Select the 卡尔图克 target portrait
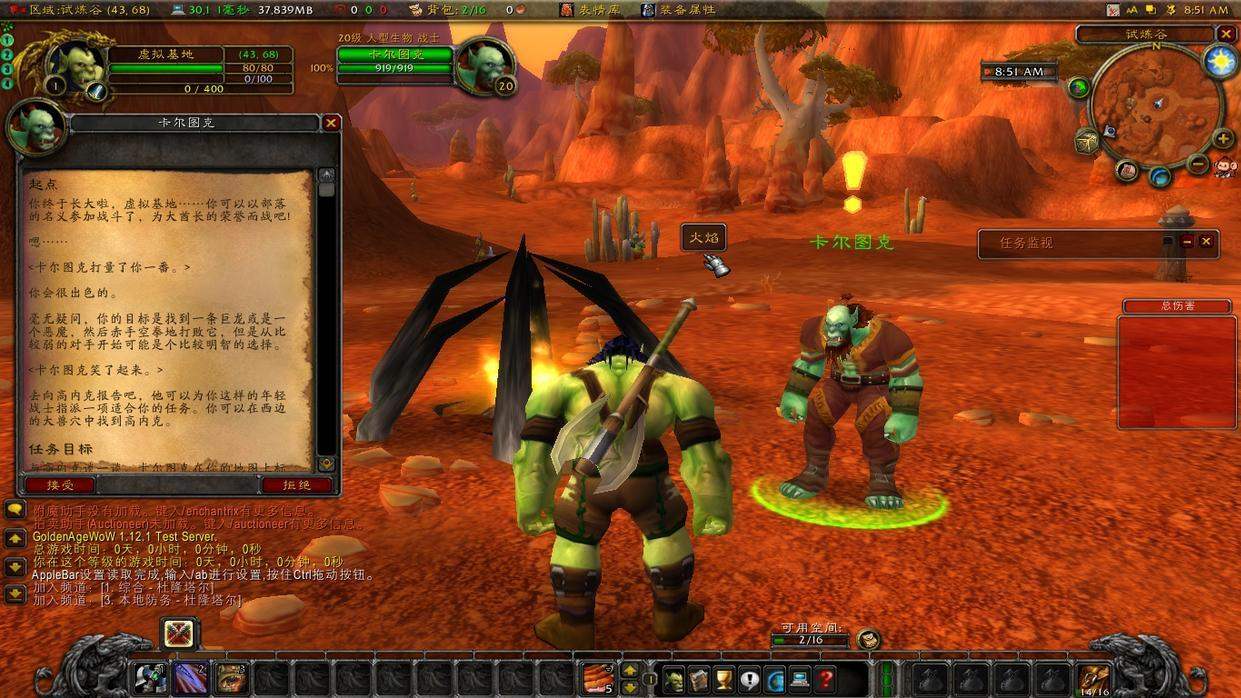The width and height of the screenshot is (1241, 698). (x=484, y=64)
